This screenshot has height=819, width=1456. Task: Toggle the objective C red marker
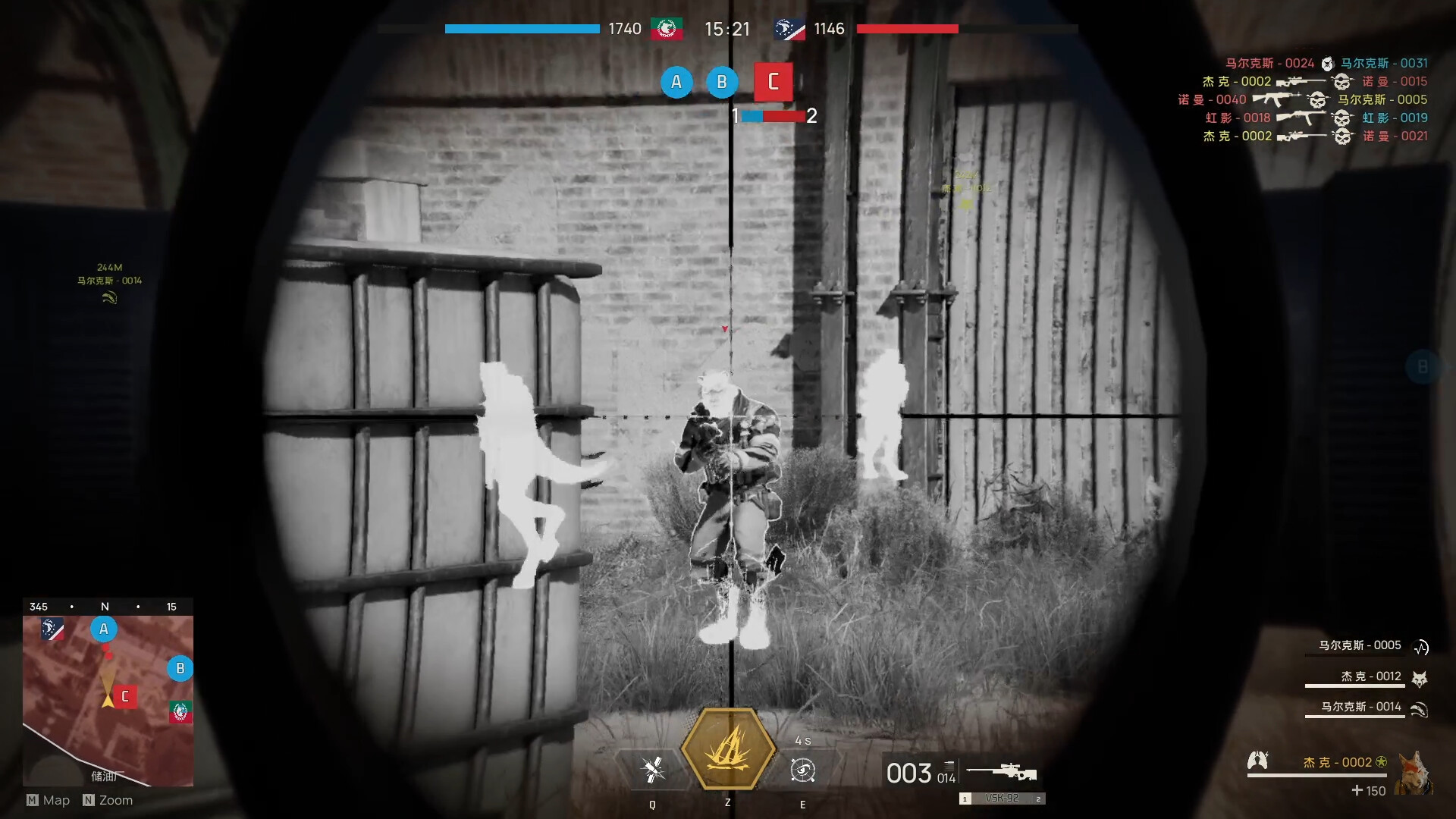point(773,82)
